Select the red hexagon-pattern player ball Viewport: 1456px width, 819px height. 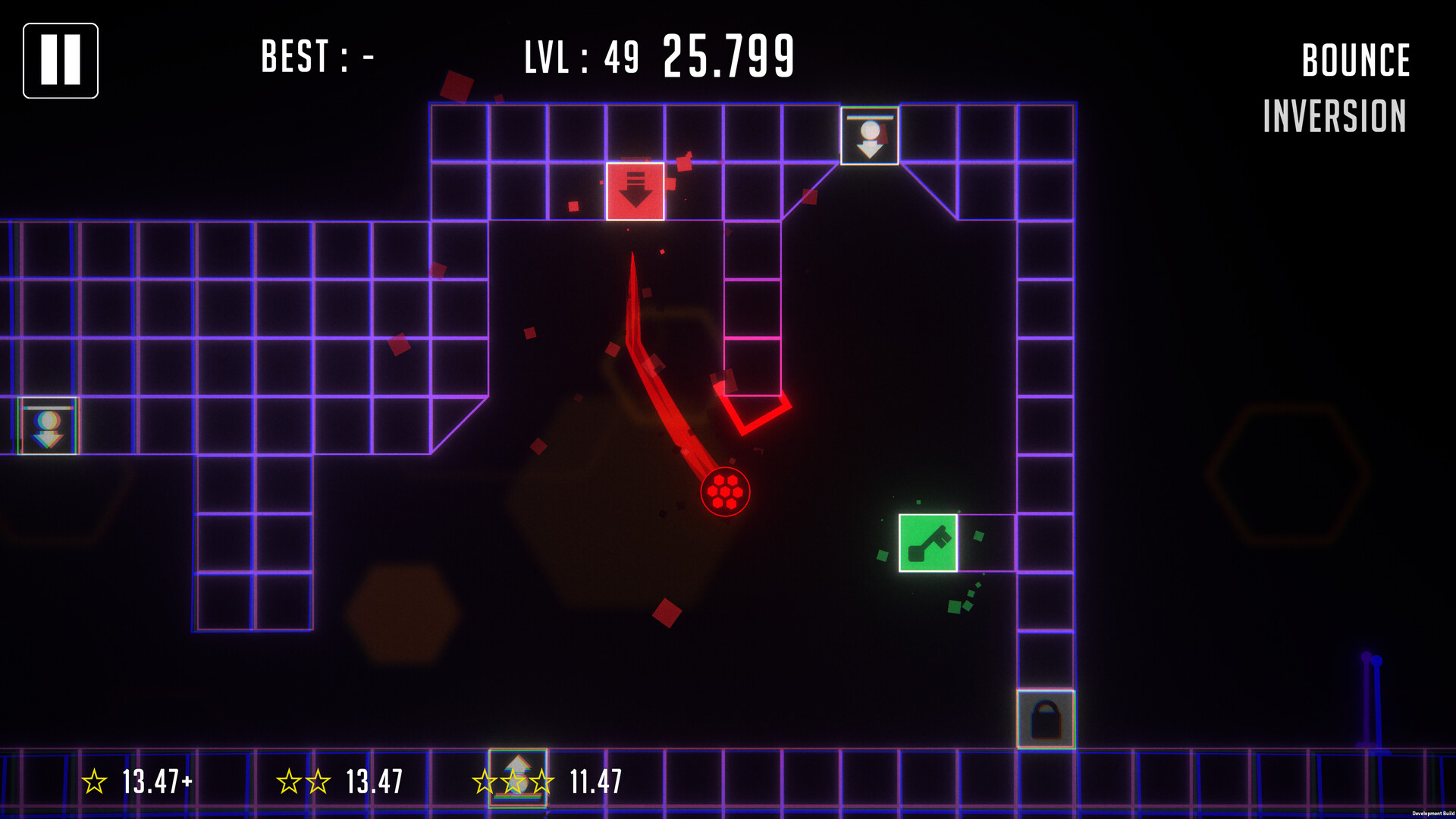[726, 491]
